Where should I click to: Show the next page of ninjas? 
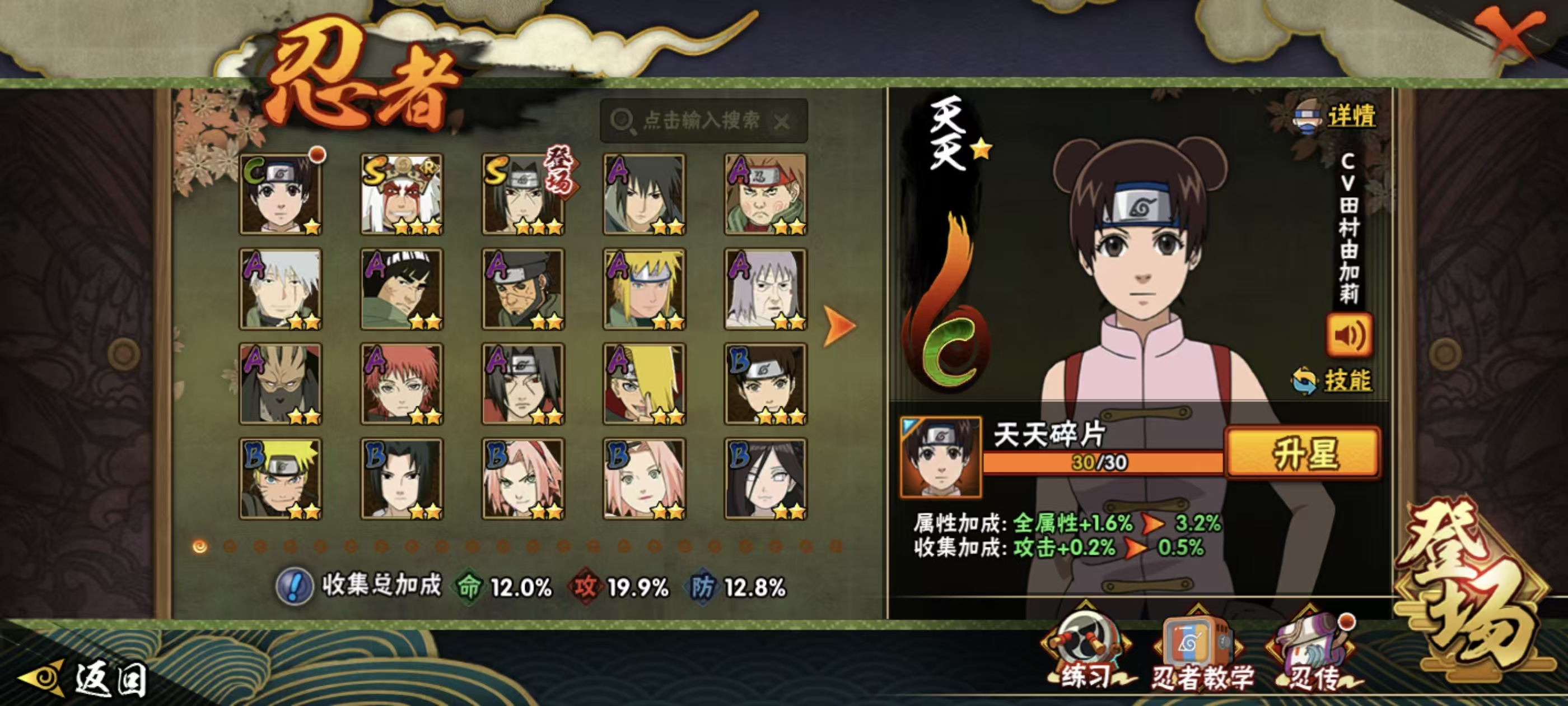[839, 326]
